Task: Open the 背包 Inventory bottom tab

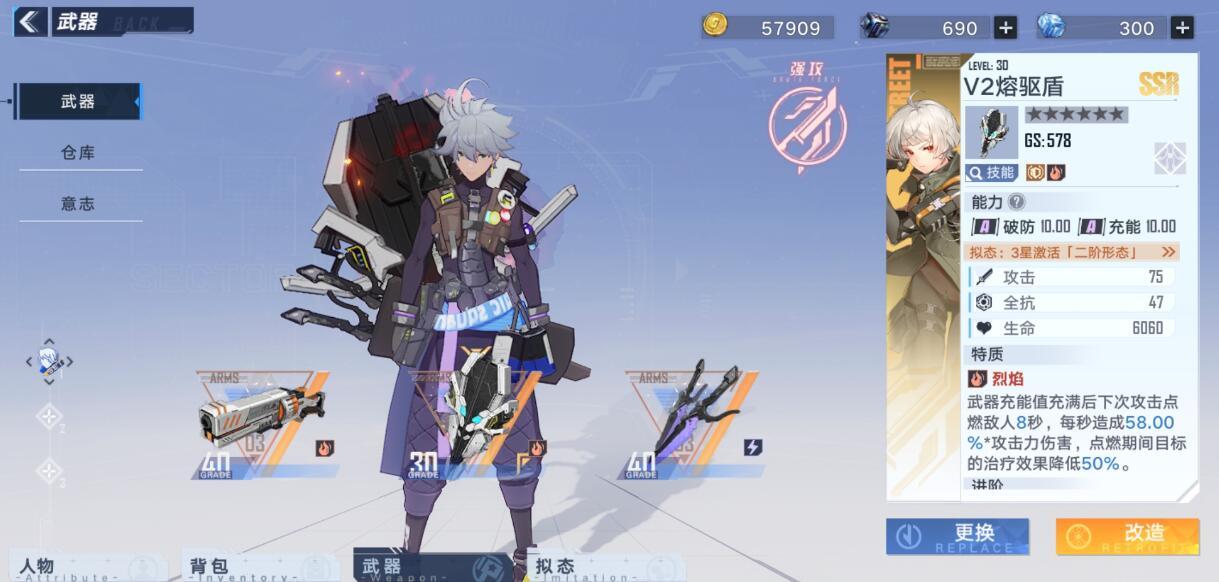Action: coord(232,568)
